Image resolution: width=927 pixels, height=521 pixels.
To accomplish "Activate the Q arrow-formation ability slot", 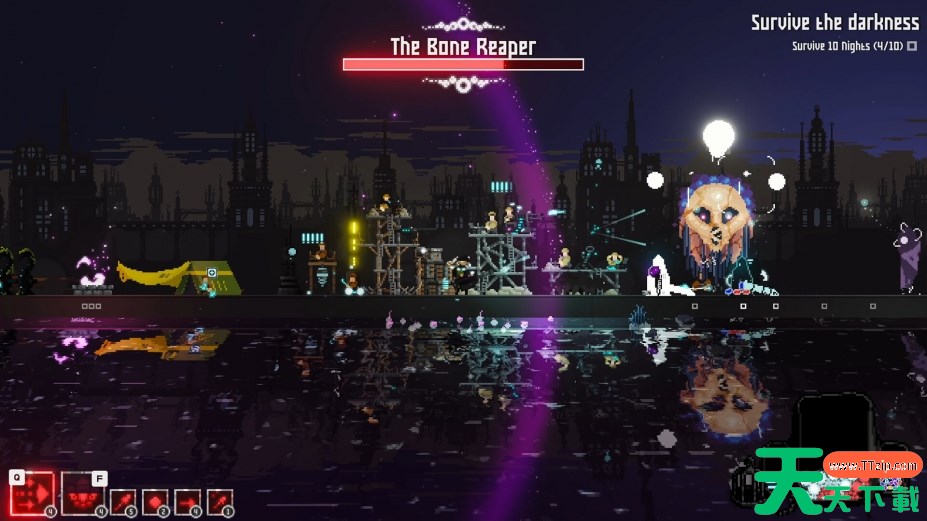I will pyautogui.click(x=31, y=493).
